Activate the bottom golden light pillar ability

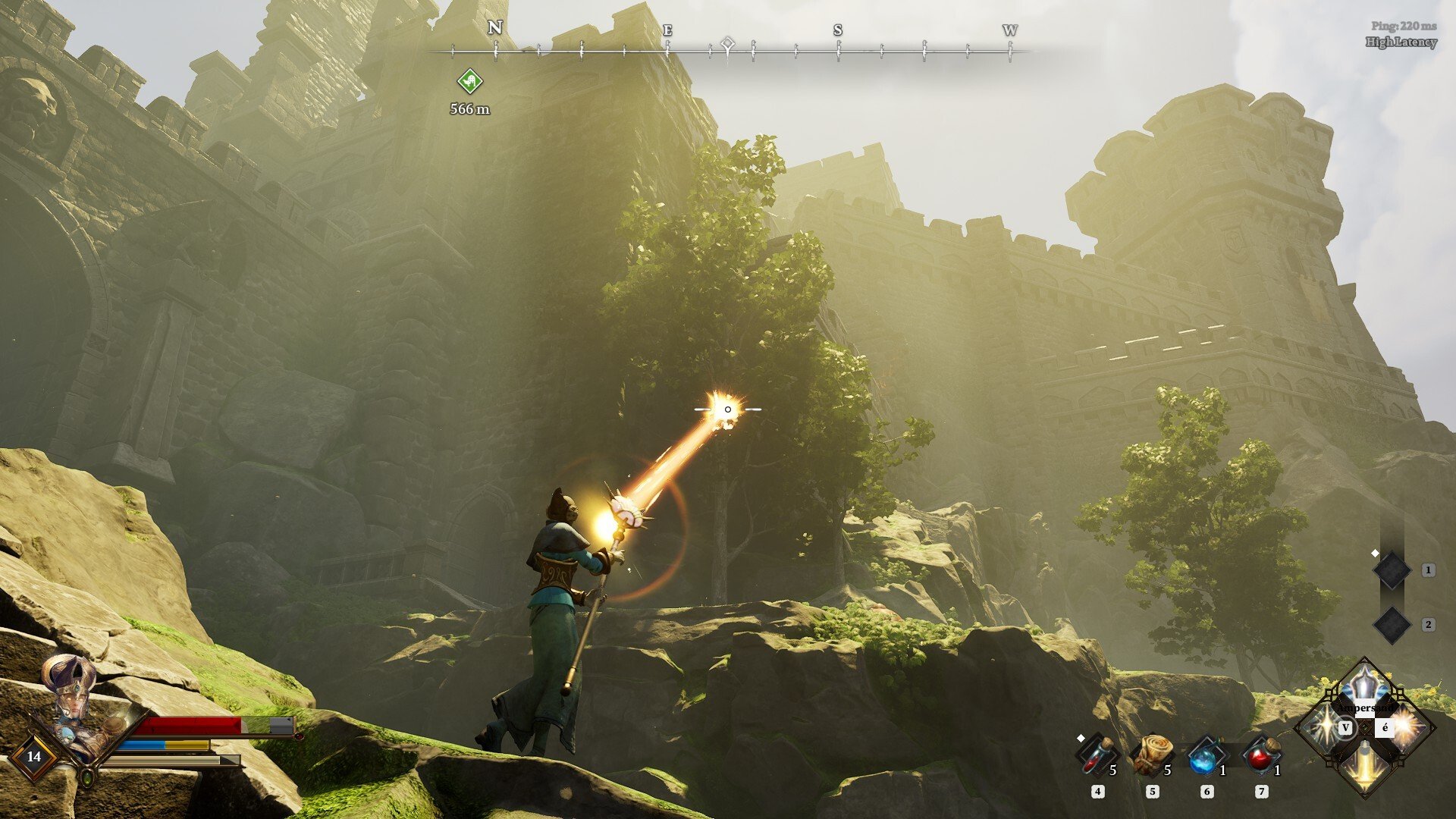pyautogui.click(x=1365, y=767)
